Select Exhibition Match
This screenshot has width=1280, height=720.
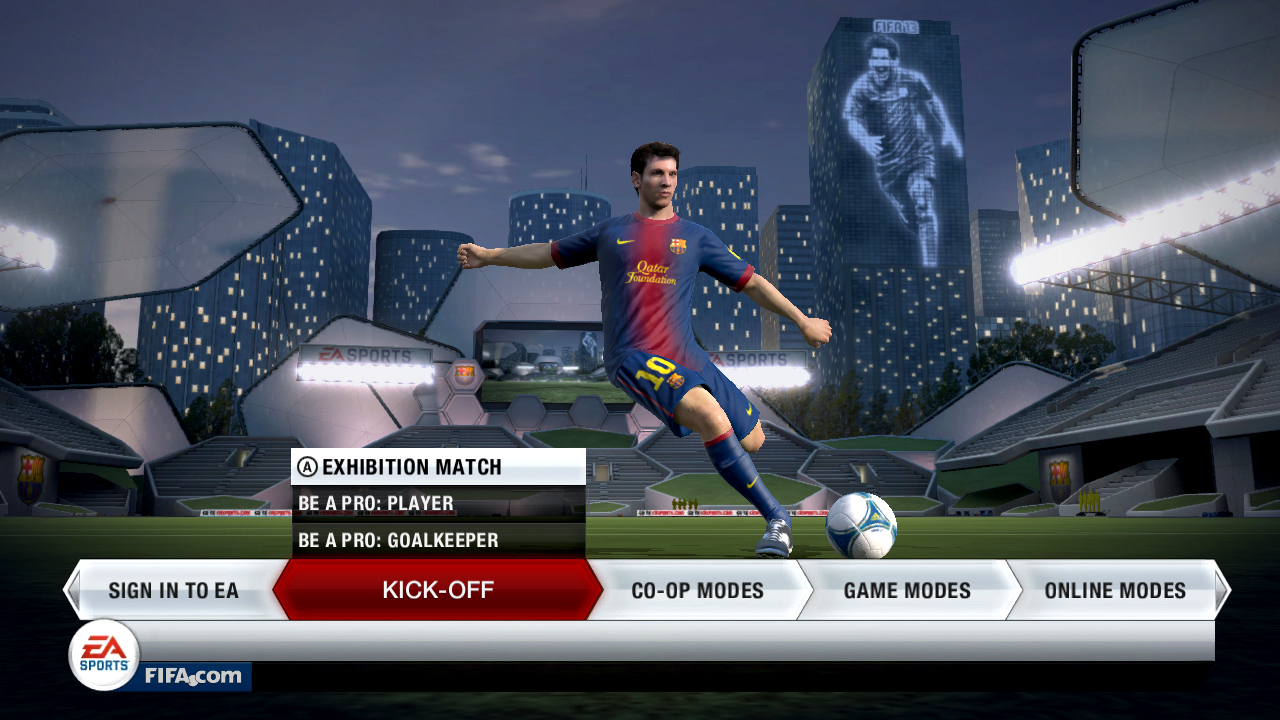click(x=398, y=466)
